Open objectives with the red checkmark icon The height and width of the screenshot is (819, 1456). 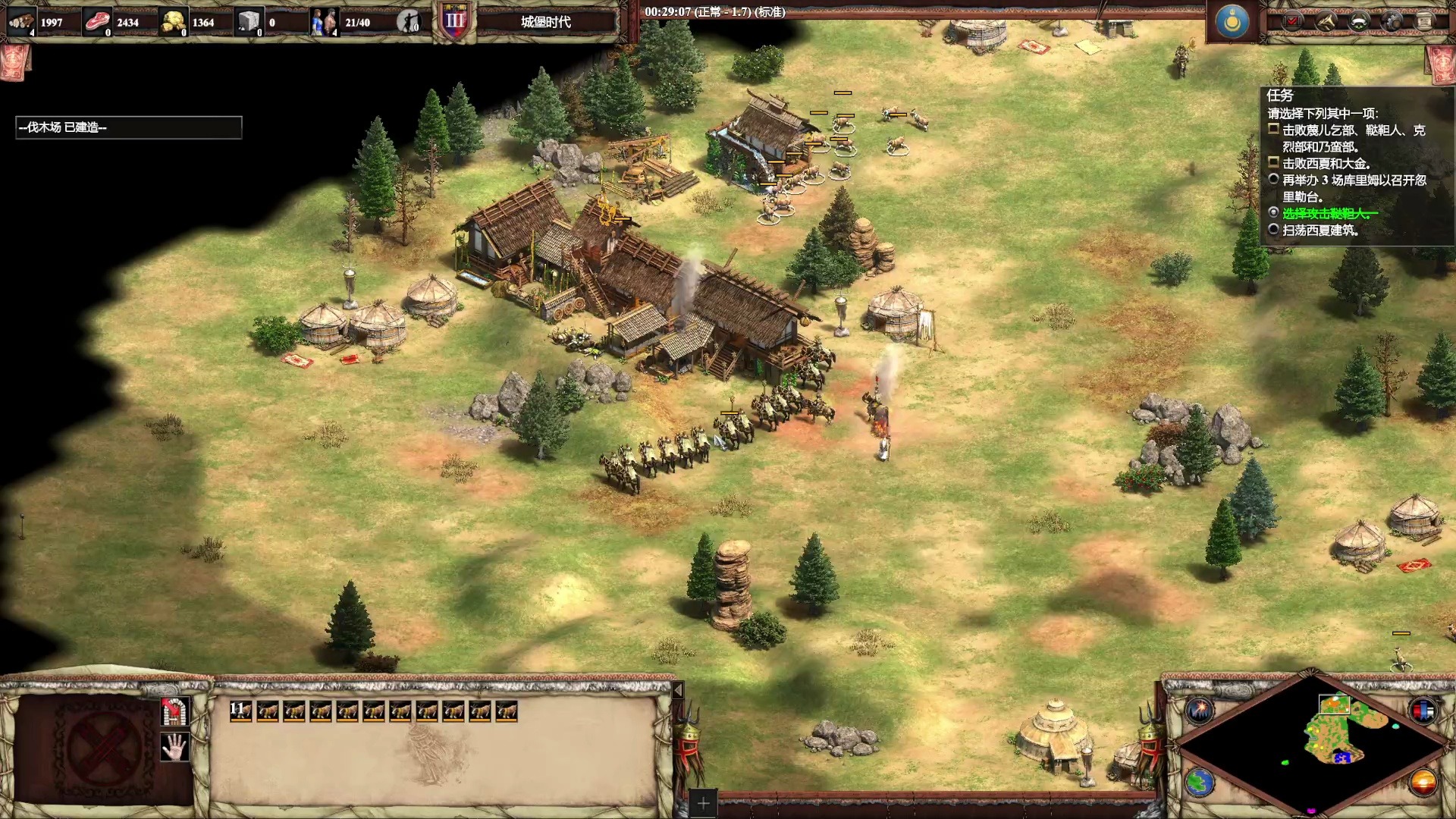point(1293,21)
